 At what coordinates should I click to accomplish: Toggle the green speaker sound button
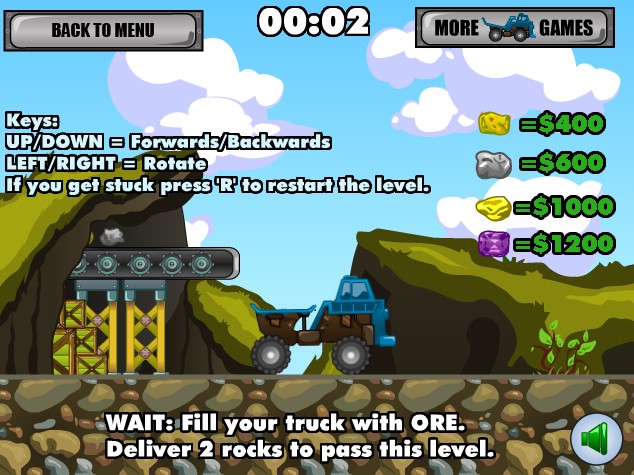596,439
